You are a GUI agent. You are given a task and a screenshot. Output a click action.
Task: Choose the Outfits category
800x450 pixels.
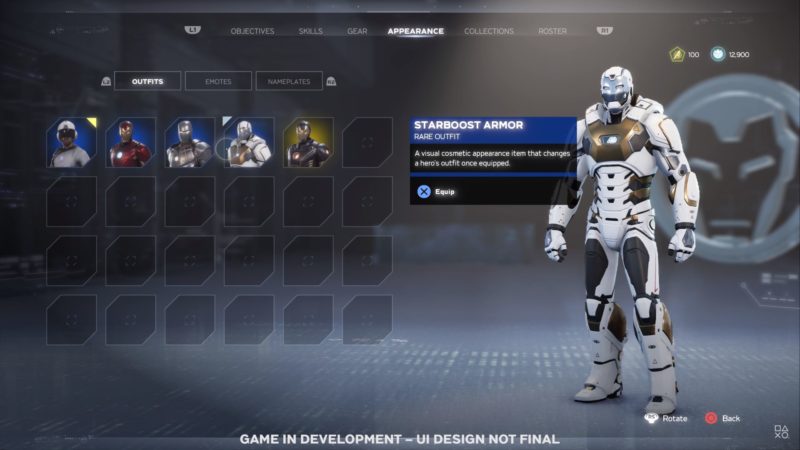coord(147,81)
